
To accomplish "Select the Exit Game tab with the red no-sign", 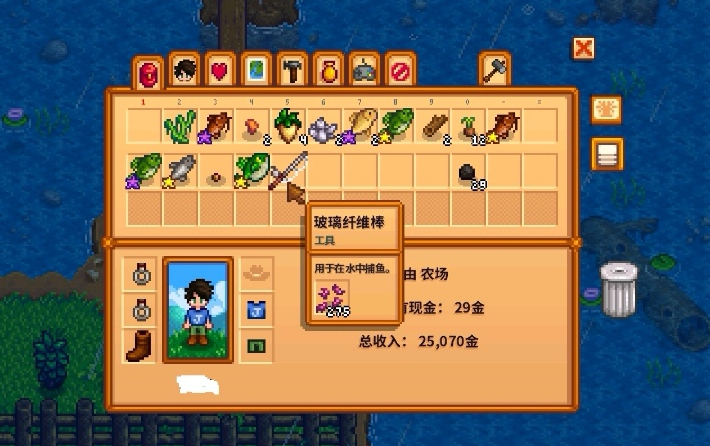I will 400,71.
